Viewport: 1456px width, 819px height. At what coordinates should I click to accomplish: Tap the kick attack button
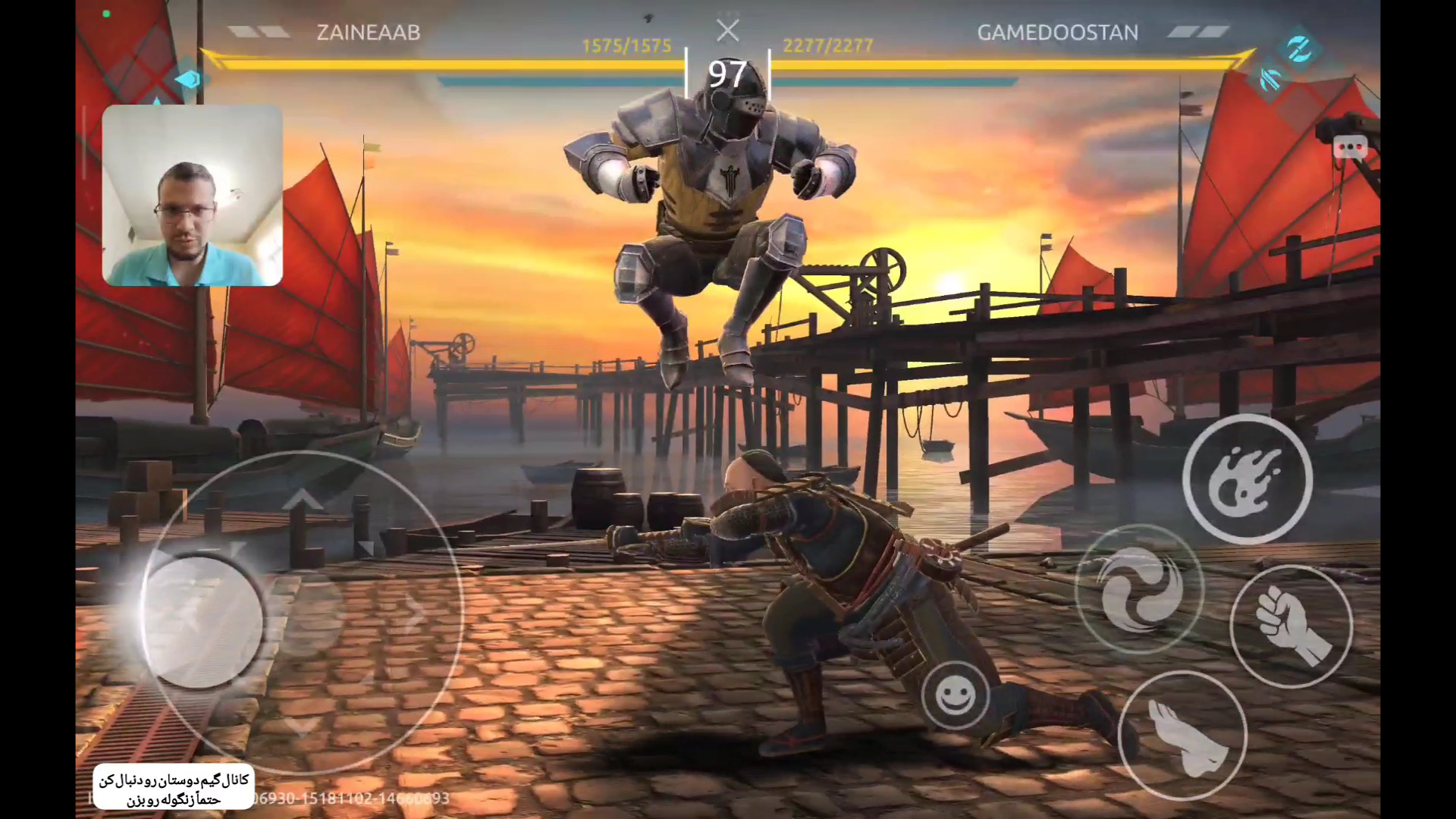coord(1182,736)
